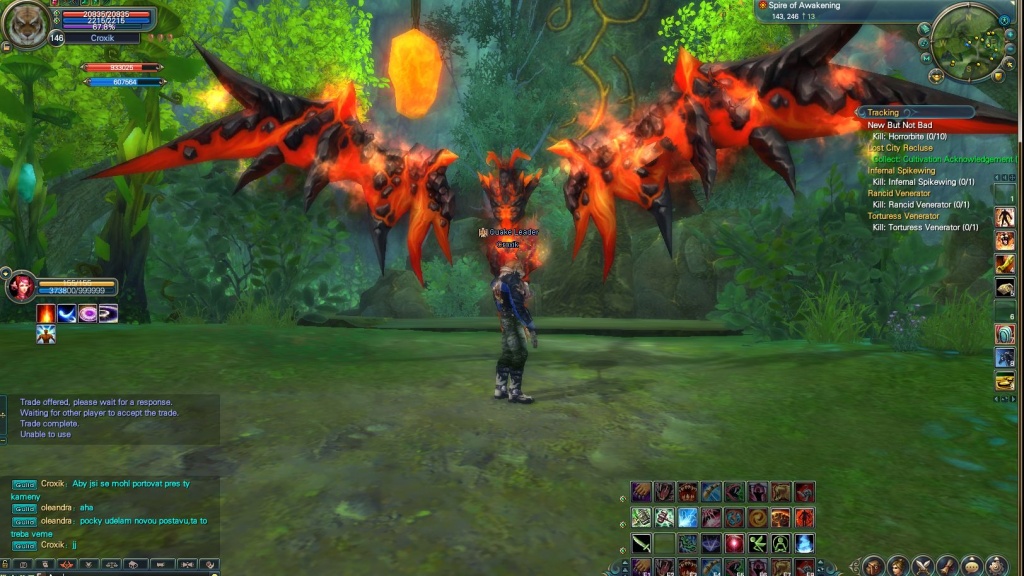This screenshot has width=1024, height=576.
Task: Select the New But Not Bad quest
Action: (x=899, y=125)
